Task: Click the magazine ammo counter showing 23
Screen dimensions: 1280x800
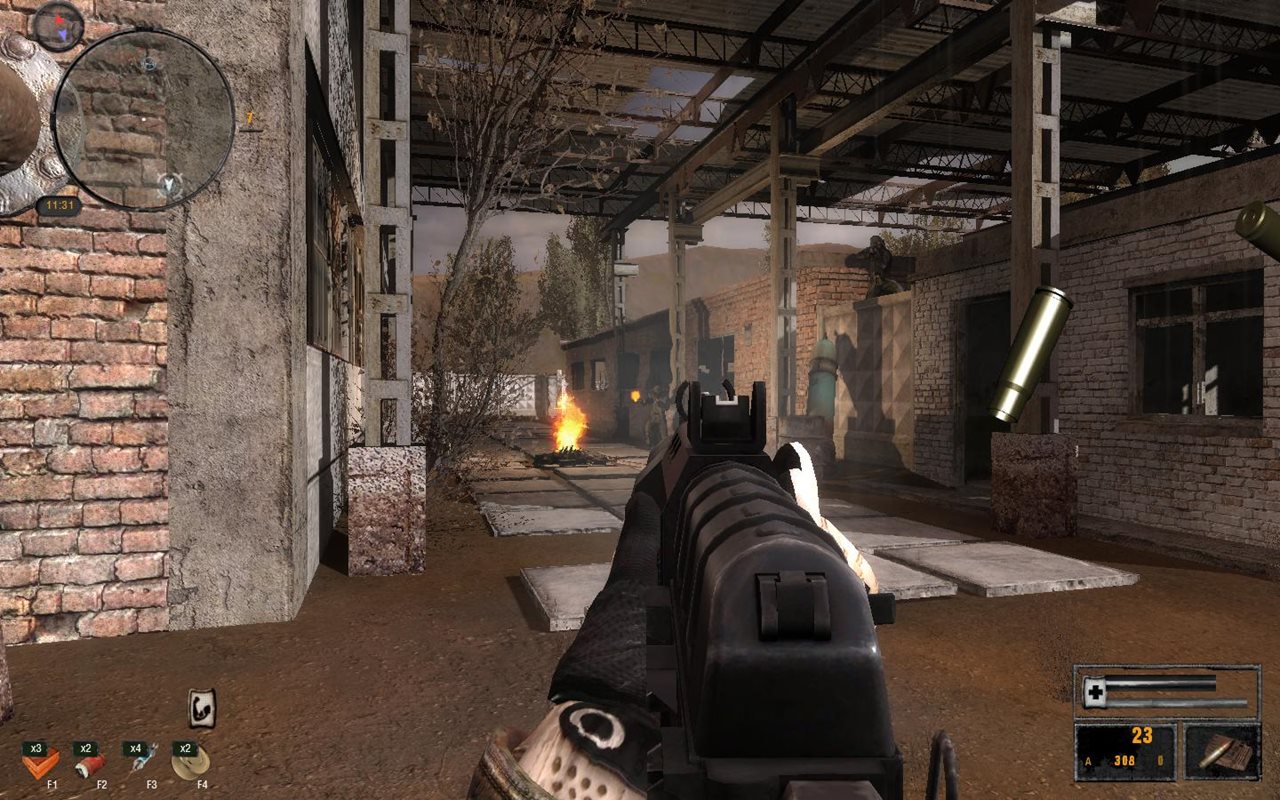Action: point(1142,735)
